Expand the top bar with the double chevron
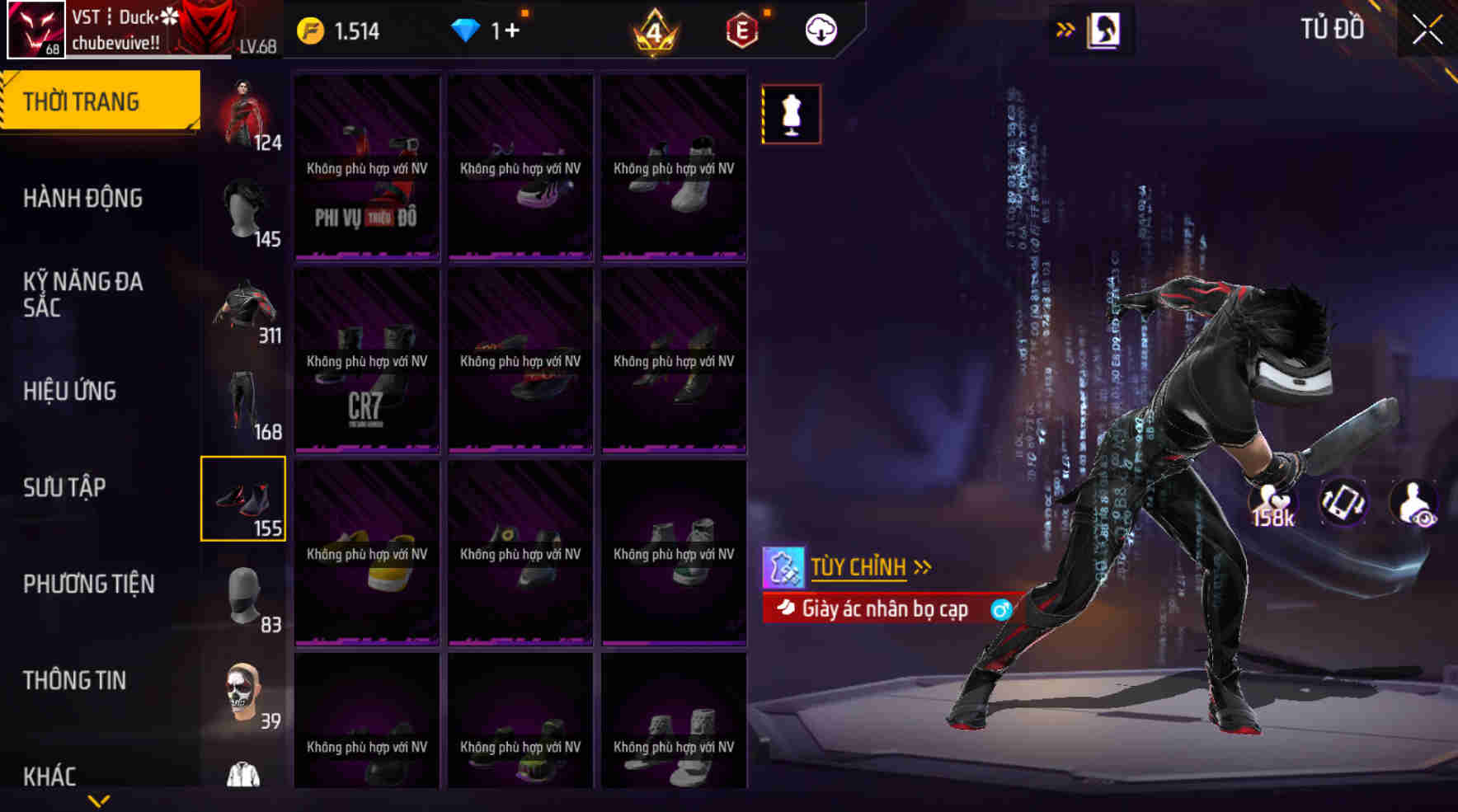This screenshot has width=1458, height=812. pyautogui.click(x=1067, y=27)
